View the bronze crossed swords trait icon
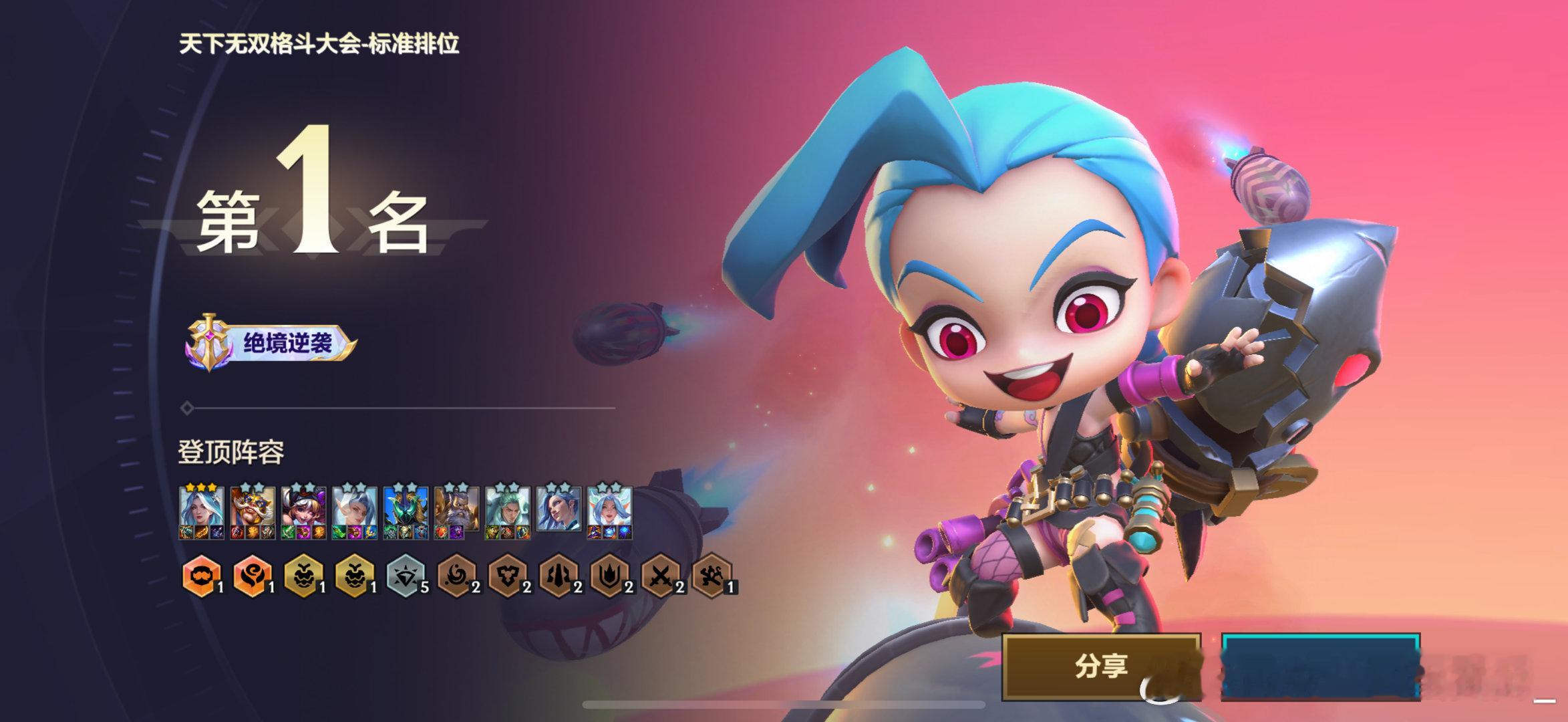This screenshot has height=722, width=1568. point(660,576)
